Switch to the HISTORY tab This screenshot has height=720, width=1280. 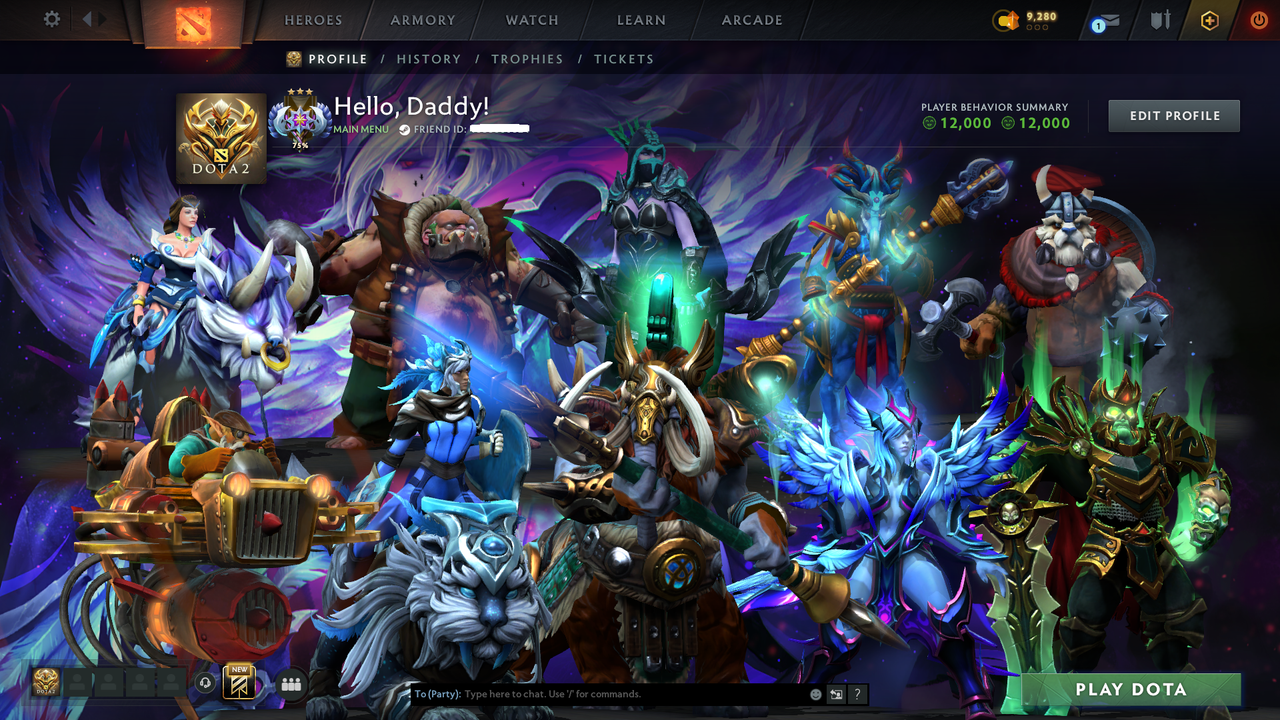coord(429,59)
